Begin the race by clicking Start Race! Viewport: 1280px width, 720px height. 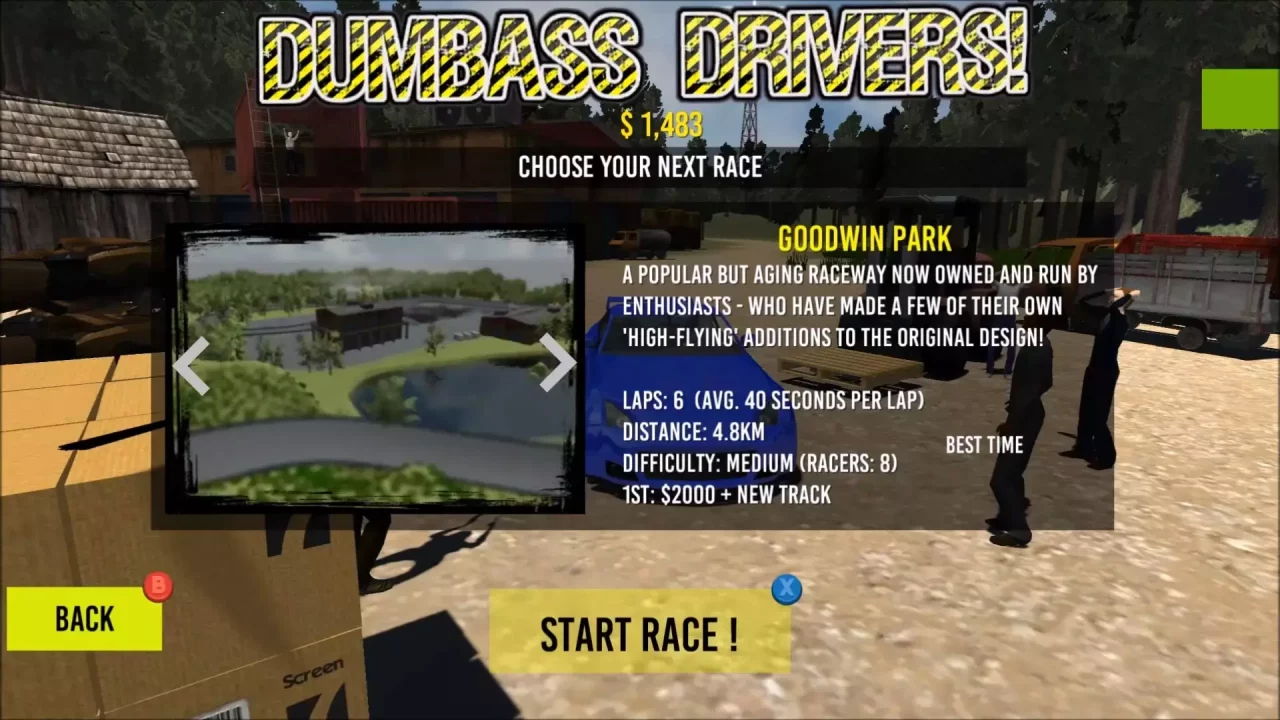click(640, 631)
